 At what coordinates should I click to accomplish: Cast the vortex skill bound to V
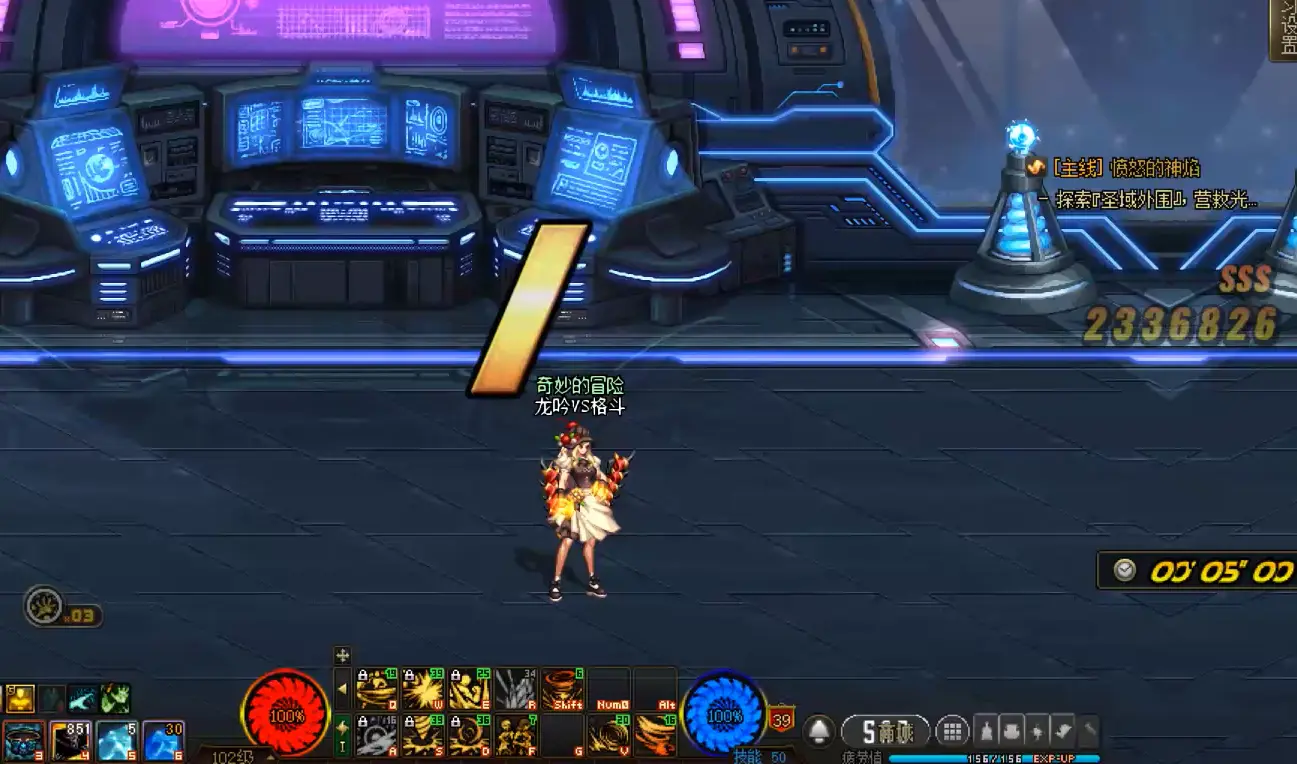[609, 736]
